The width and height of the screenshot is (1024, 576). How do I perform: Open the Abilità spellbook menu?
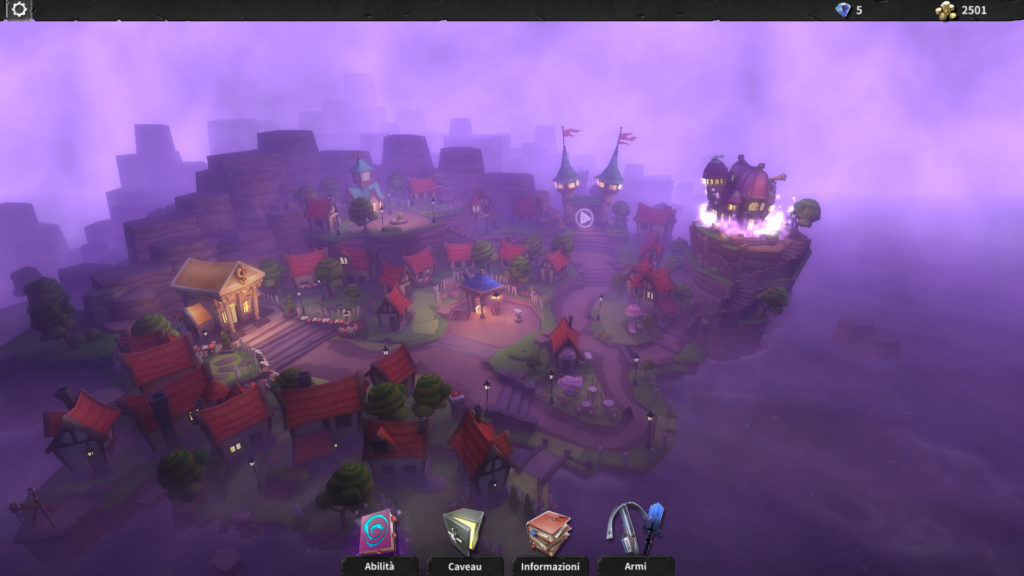pyautogui.click(x=378, y=534)
